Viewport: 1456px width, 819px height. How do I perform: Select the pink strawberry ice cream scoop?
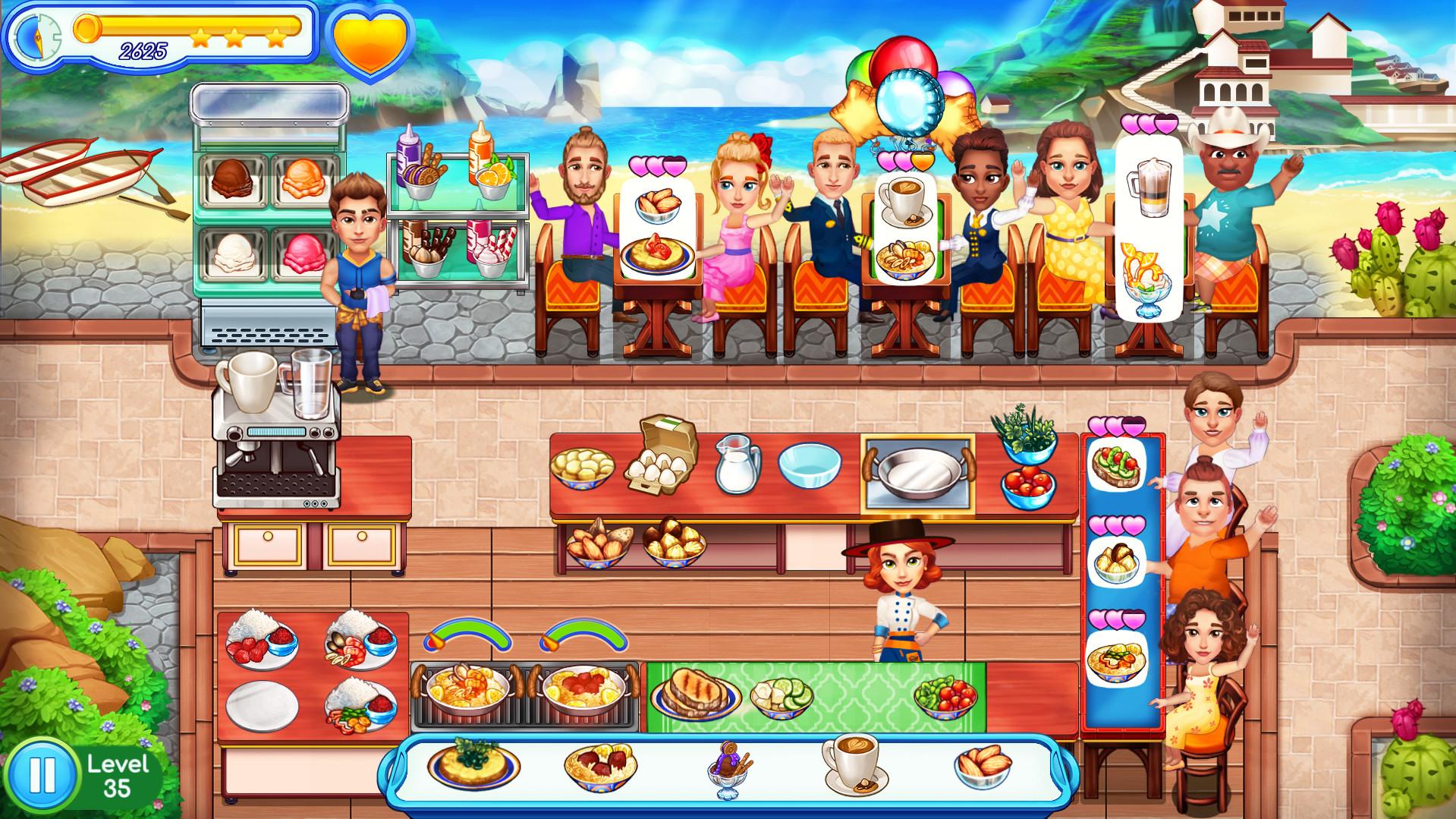point(305,254)
